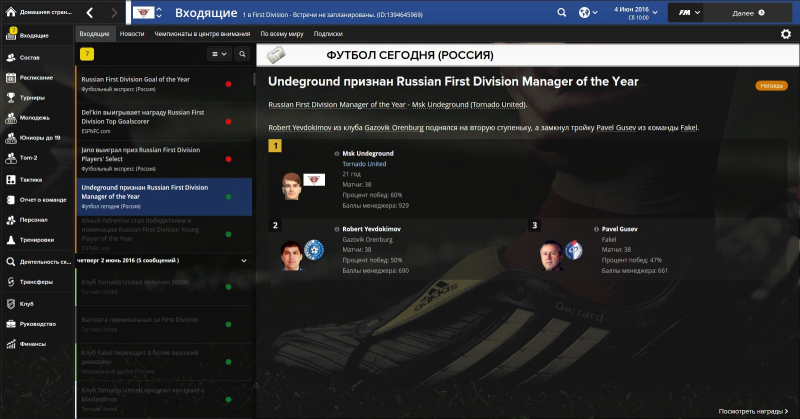Open the FM menu button
This screenshot has width=800, height=419.
(687, 14)
